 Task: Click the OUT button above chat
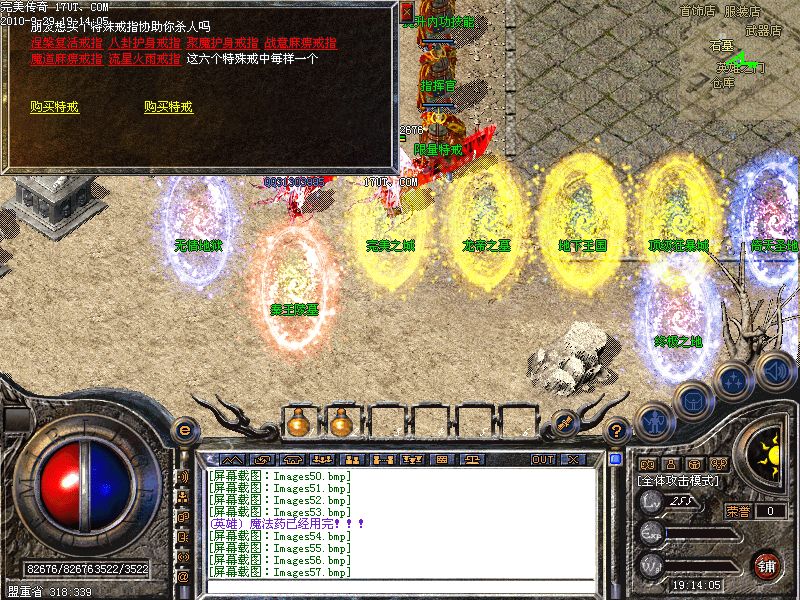tap(542, 459)
